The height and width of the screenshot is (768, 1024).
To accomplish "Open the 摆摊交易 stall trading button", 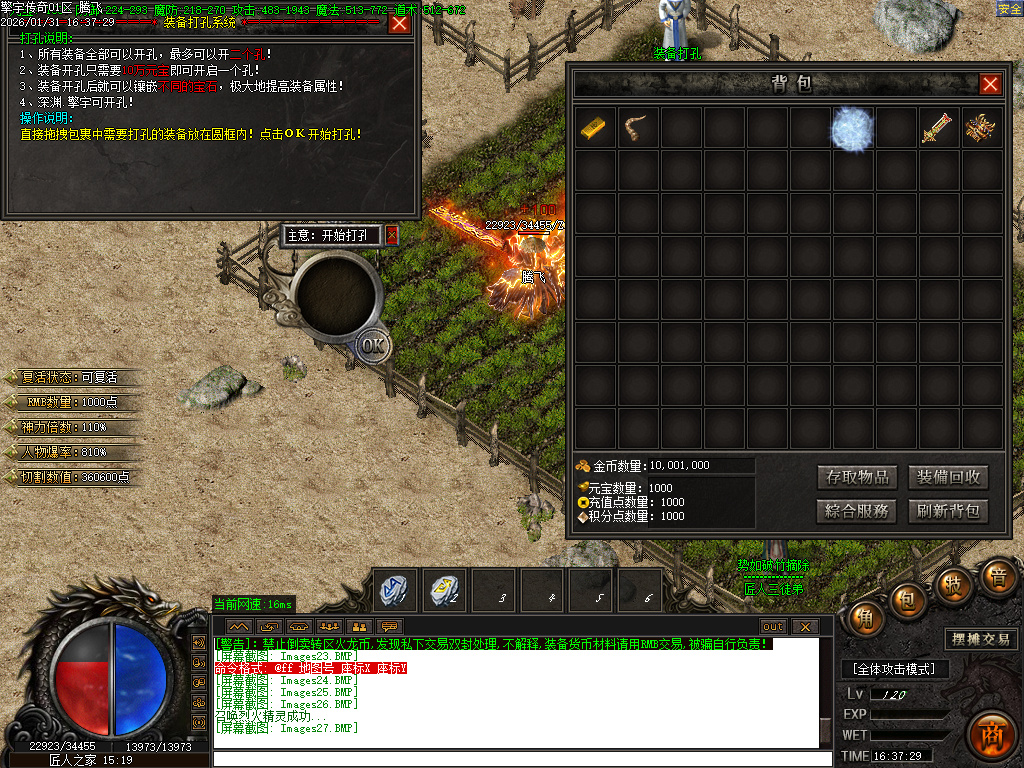I will 980,639.
